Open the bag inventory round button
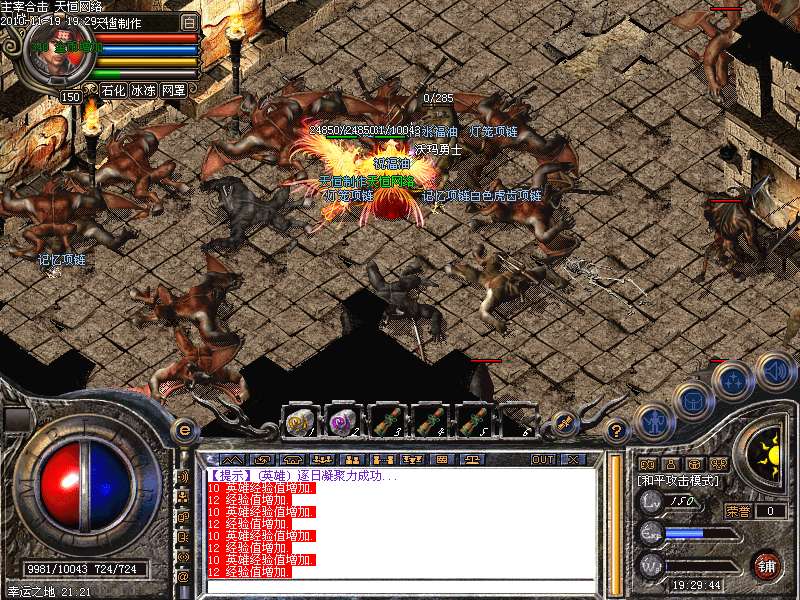 (x=693, y=401)
